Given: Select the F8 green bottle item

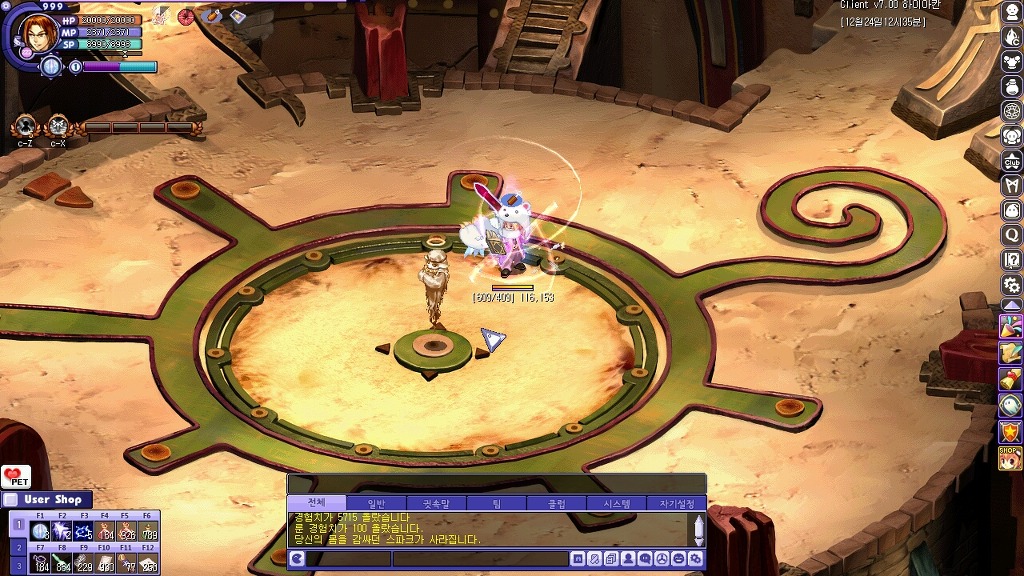Looking at the screenshot, I should pyautogui.click(x=62, y=563).
